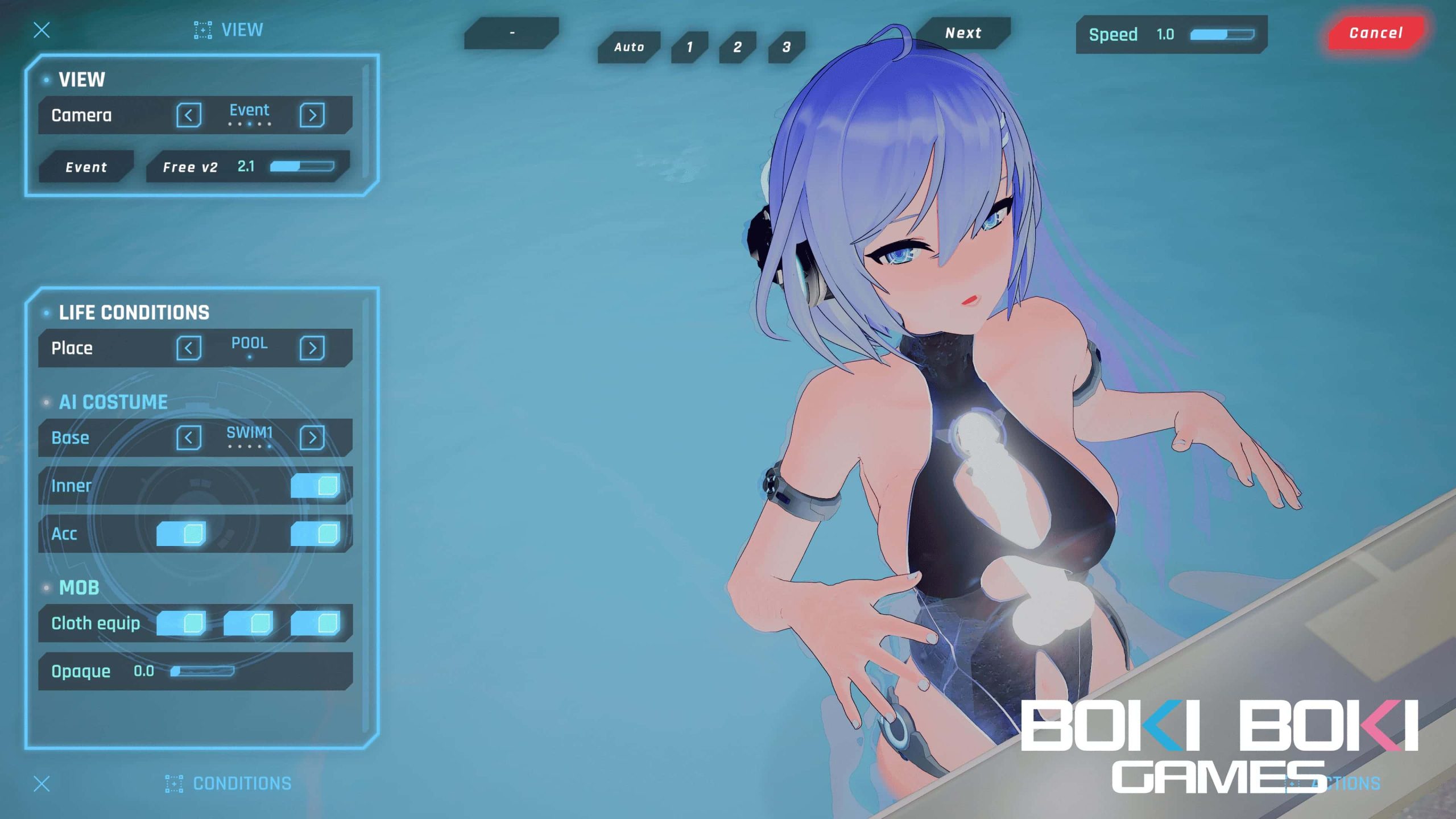
Task: Click the Cancel button
Action: point(1375,33)
